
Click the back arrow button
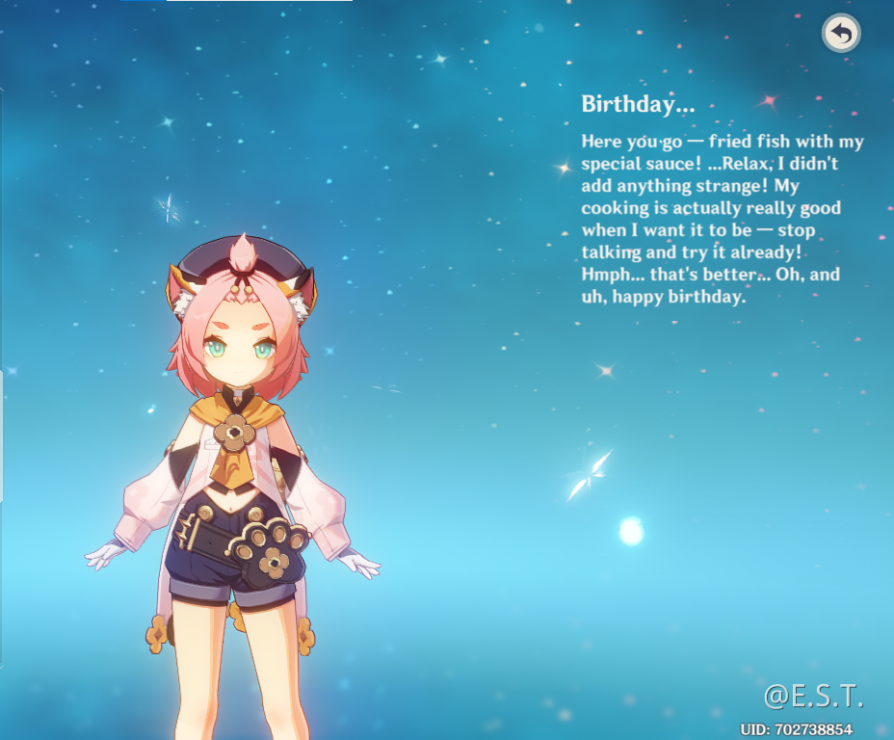841,34
